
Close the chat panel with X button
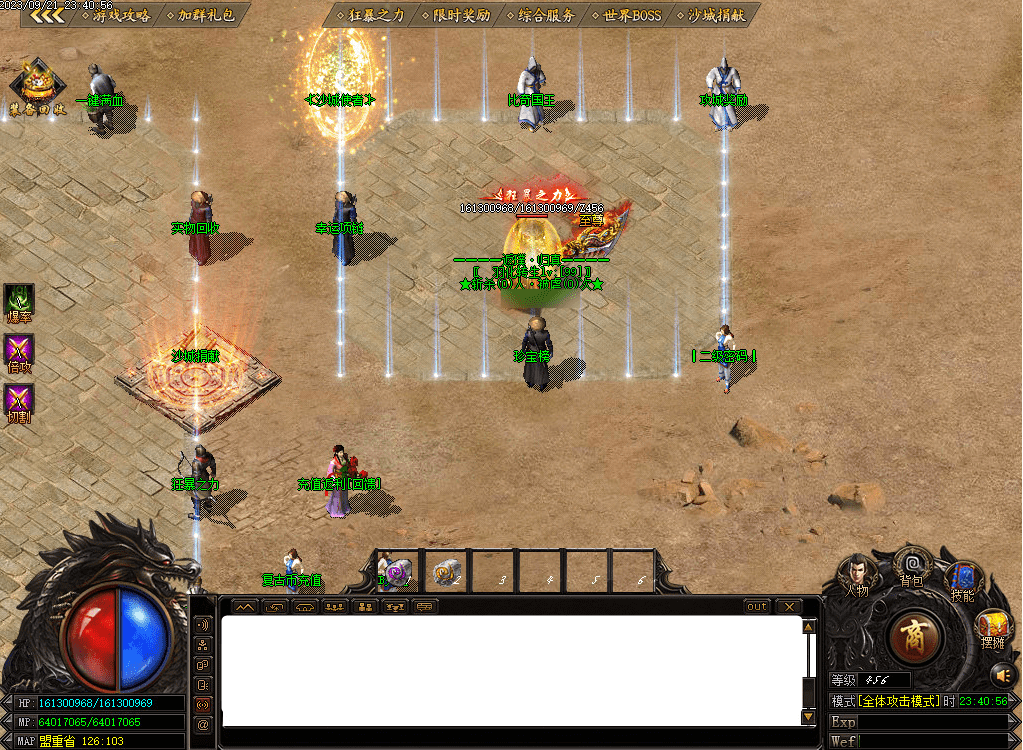point(789,607)
